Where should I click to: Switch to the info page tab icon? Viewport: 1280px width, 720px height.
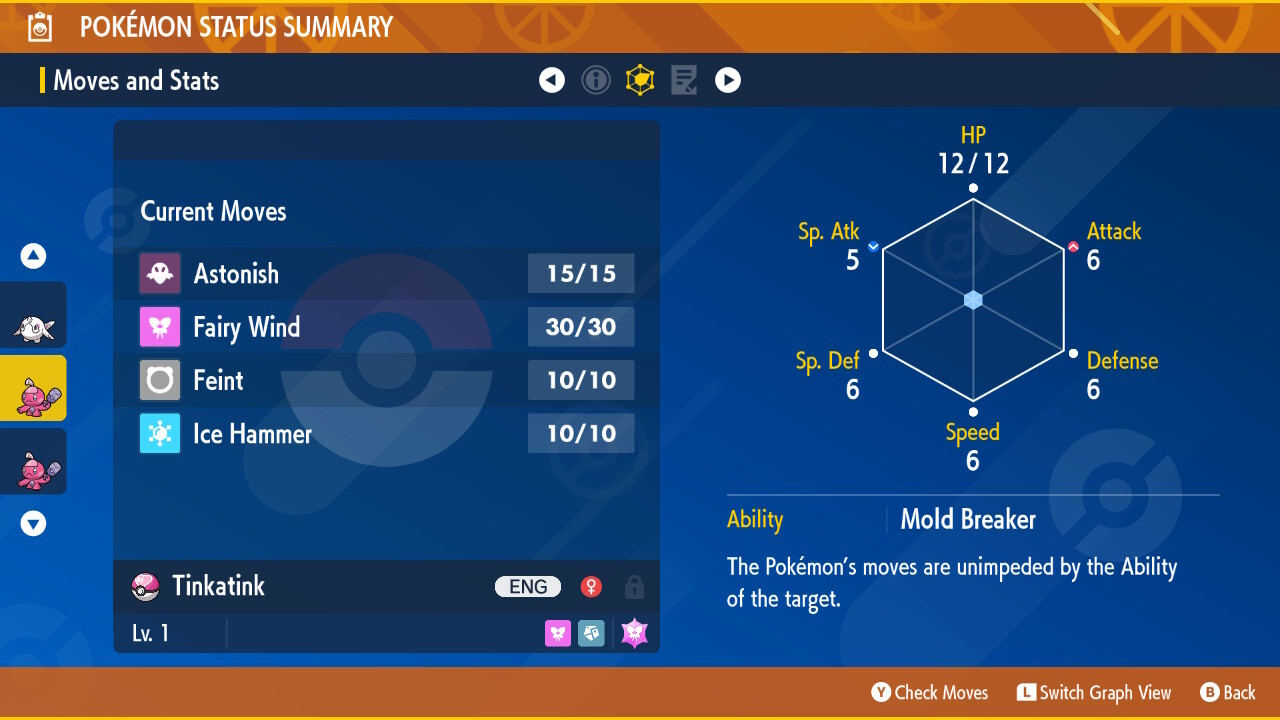click(x=596, y=80)
